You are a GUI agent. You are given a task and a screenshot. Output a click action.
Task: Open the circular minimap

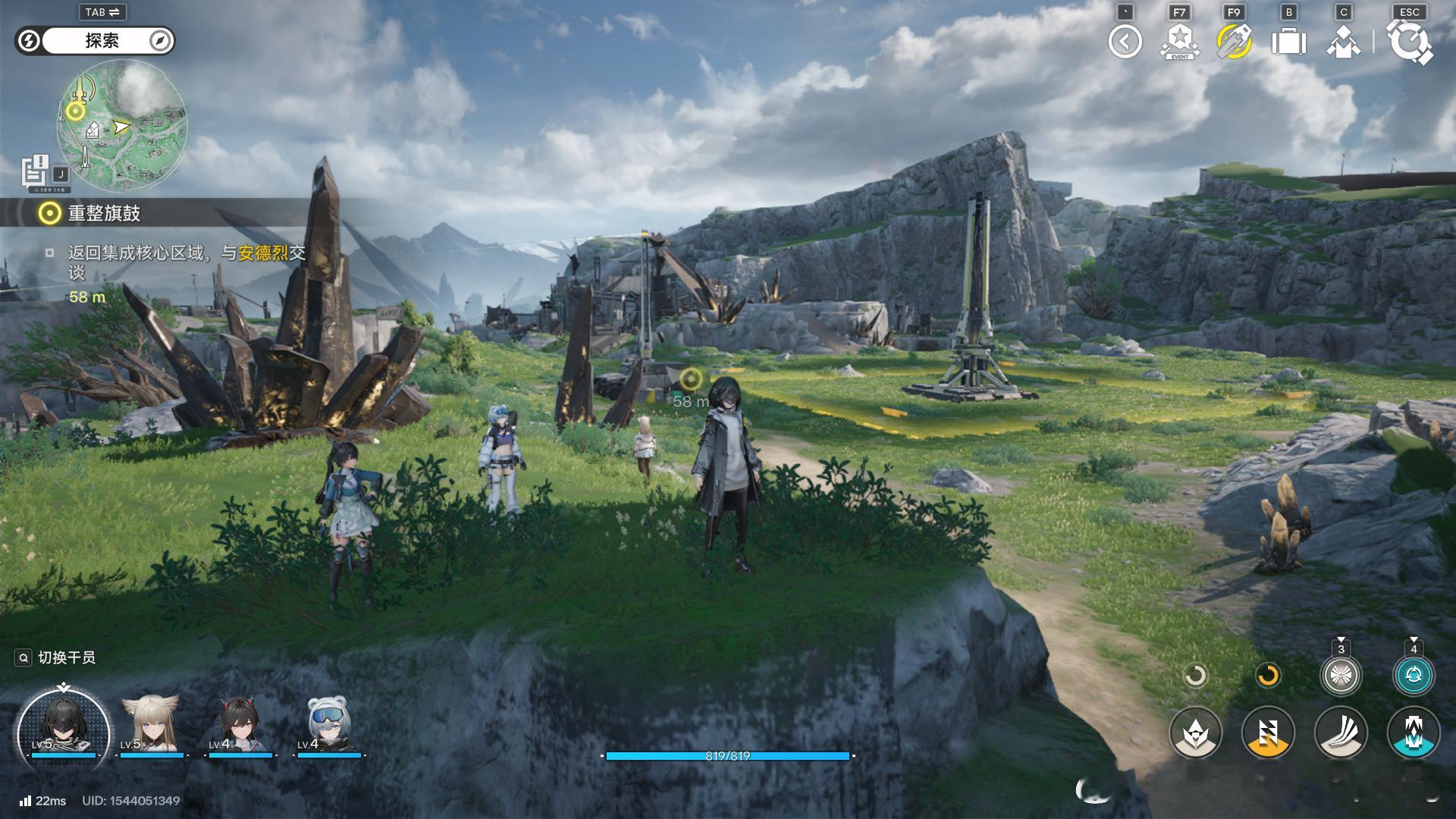[x=121, y=127]
